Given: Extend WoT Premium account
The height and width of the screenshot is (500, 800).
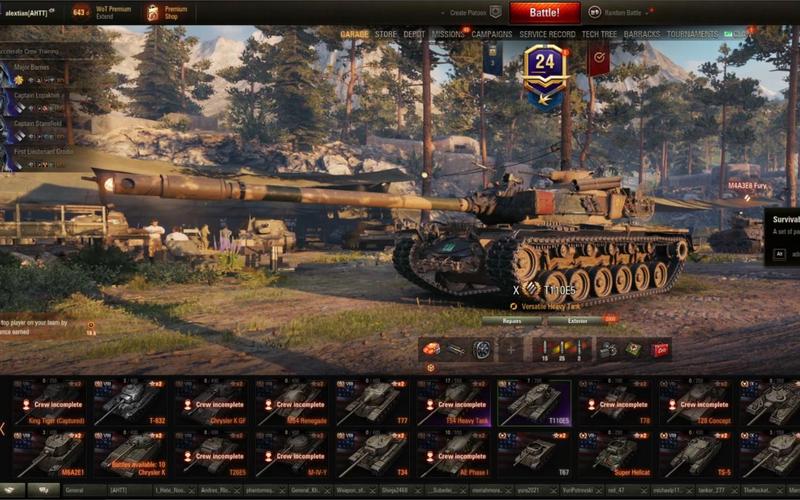Looking at the screenshot, I should pyautogui.click(x=113, y=13).
